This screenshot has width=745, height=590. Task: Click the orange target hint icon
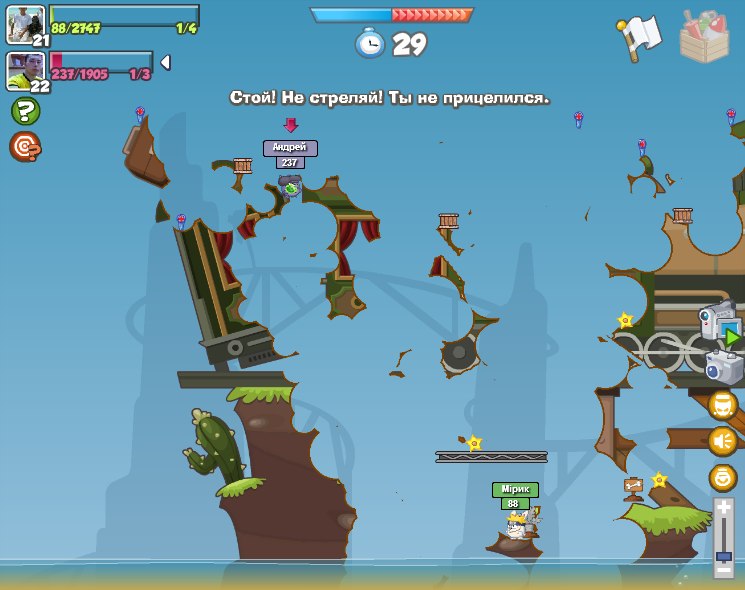pyautogui.click(x=25, y=147)
